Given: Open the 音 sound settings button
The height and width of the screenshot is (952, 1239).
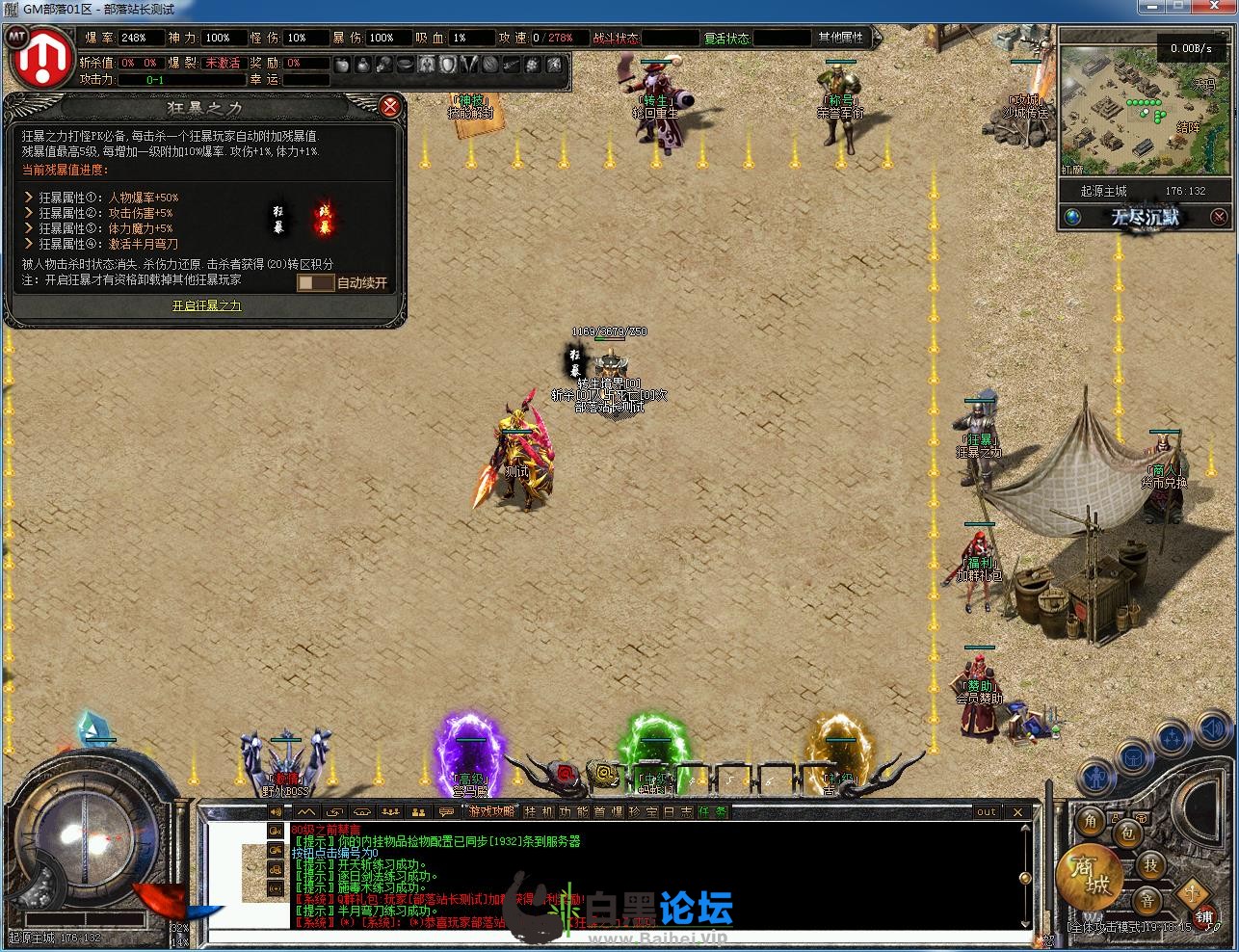Looking at the screenshot, I should (x=1147, y=901).
